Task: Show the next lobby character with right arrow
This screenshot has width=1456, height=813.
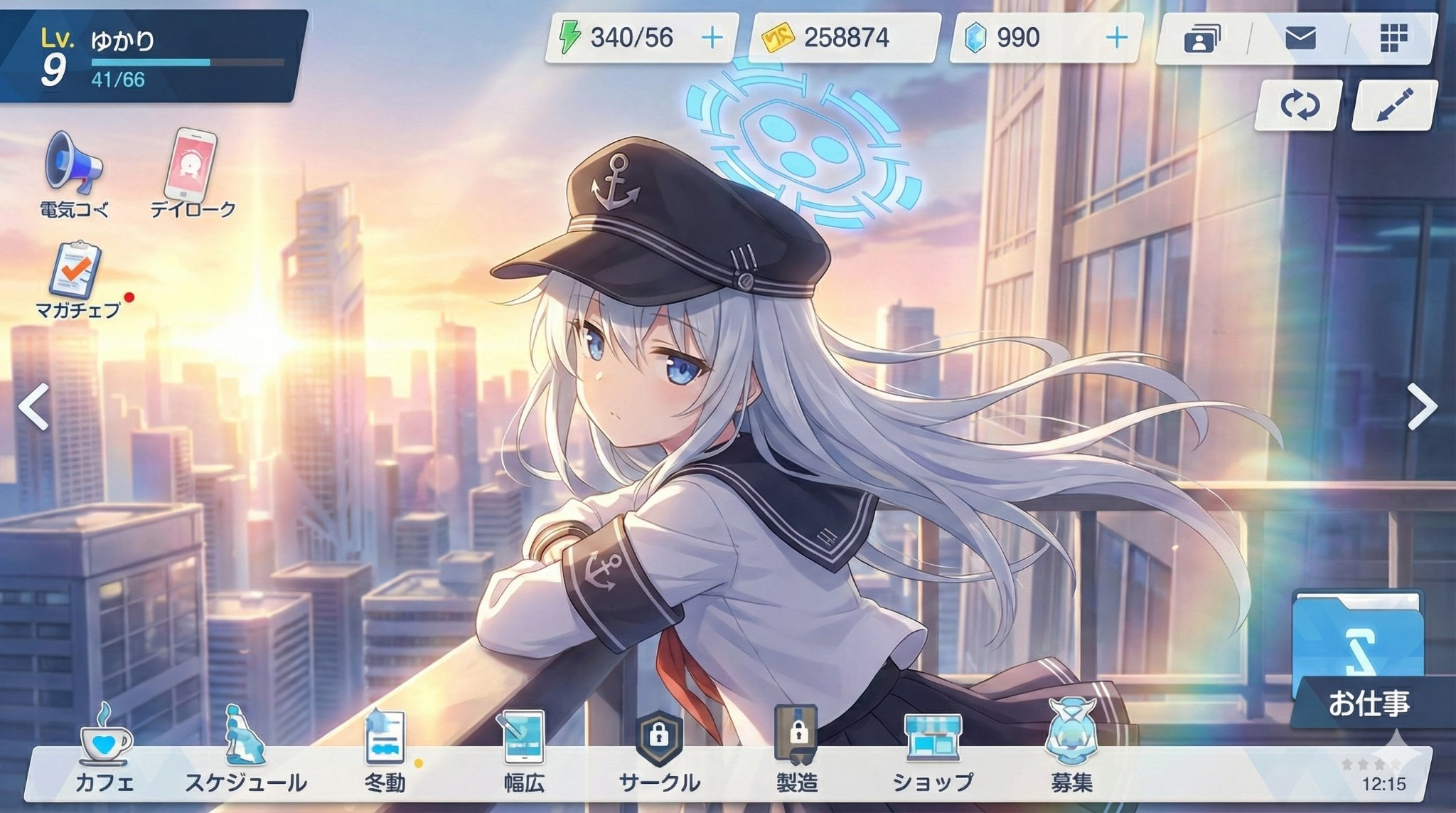Action: click(1422, 407)
